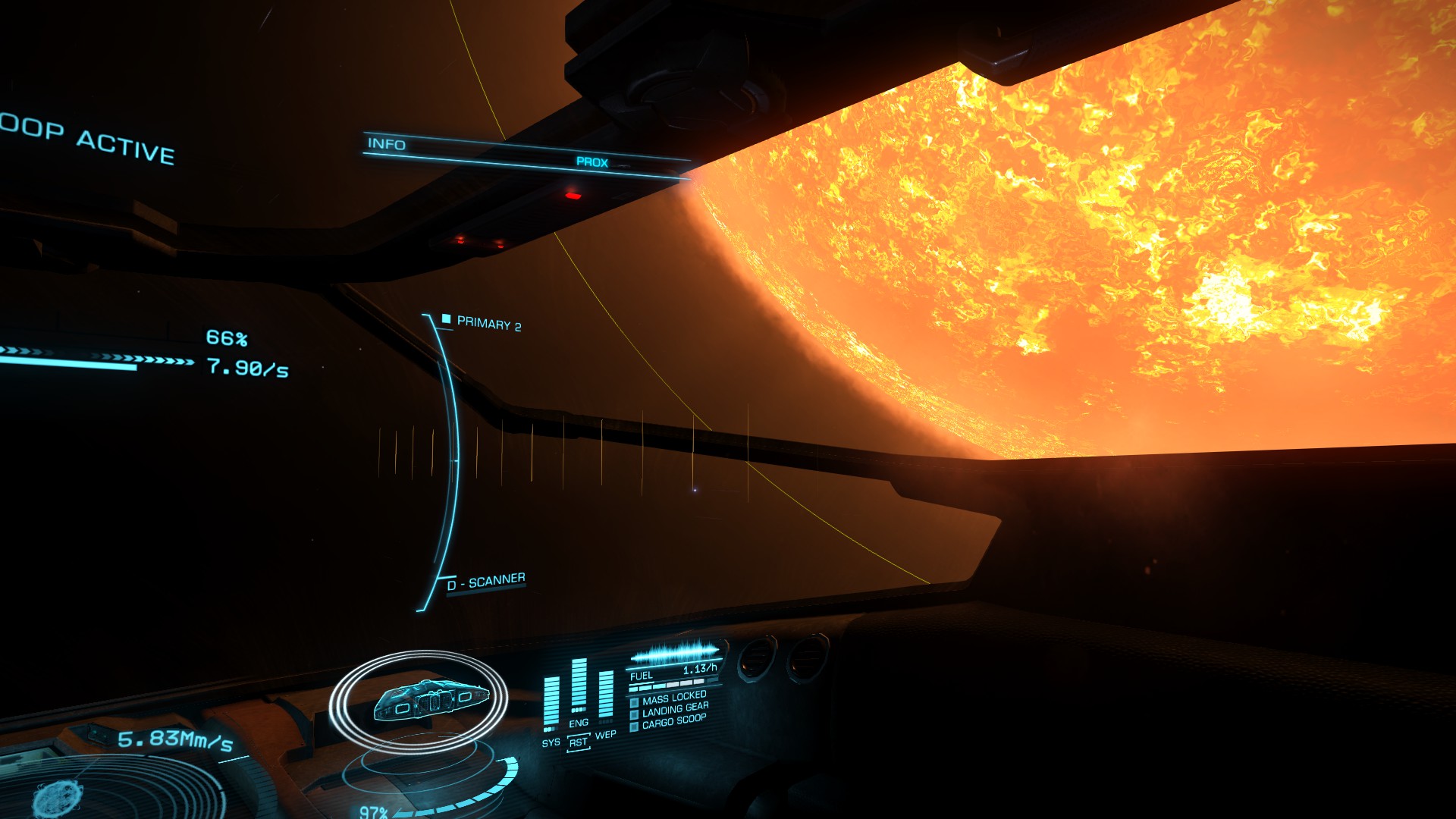Image resolution: width=1456 pixels, height=819 pixels.
Task: Click the radar scanner disc
Action: click(x=114, y=789)
